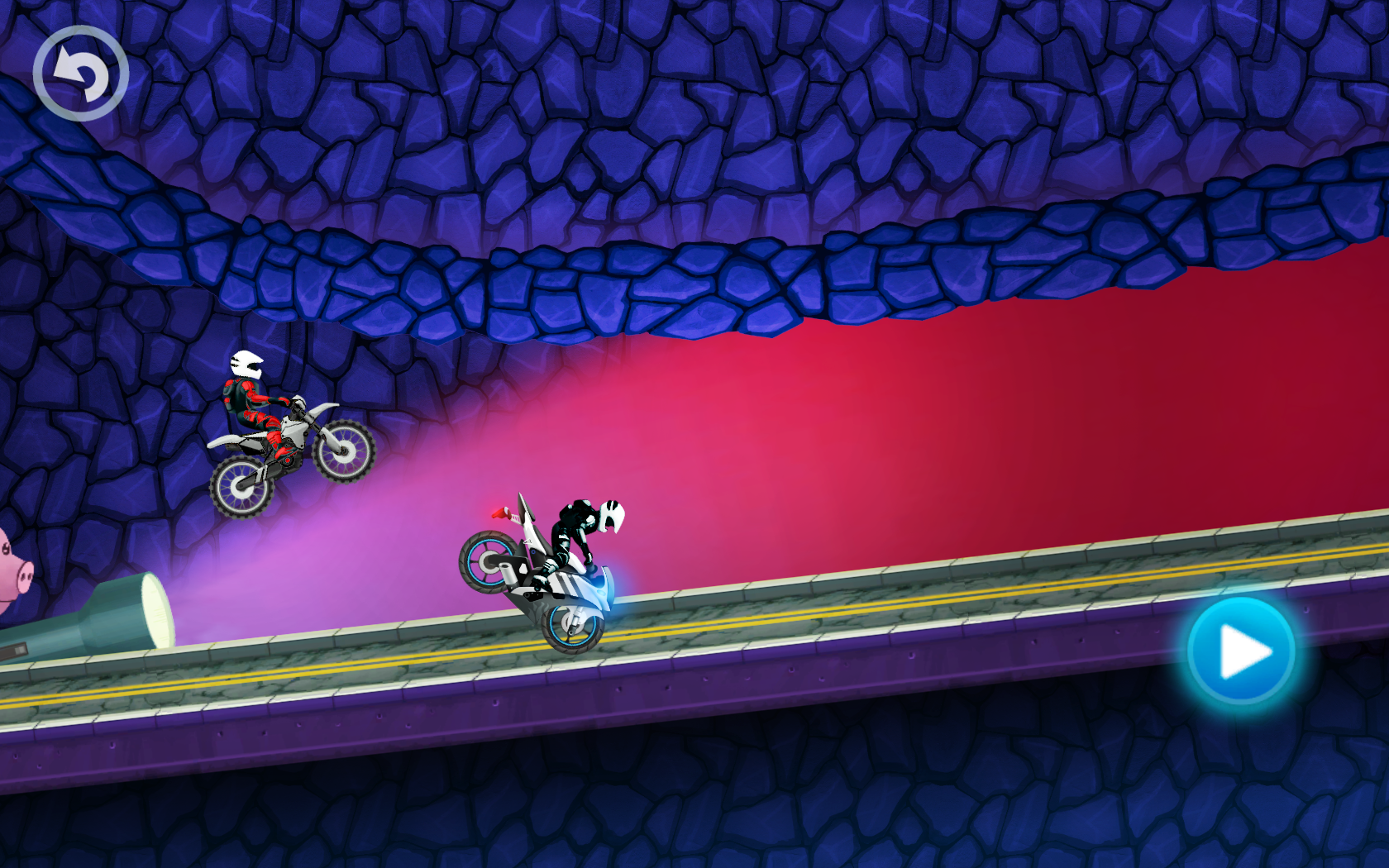Click the exhaust pipe of the sport bike

508,575
